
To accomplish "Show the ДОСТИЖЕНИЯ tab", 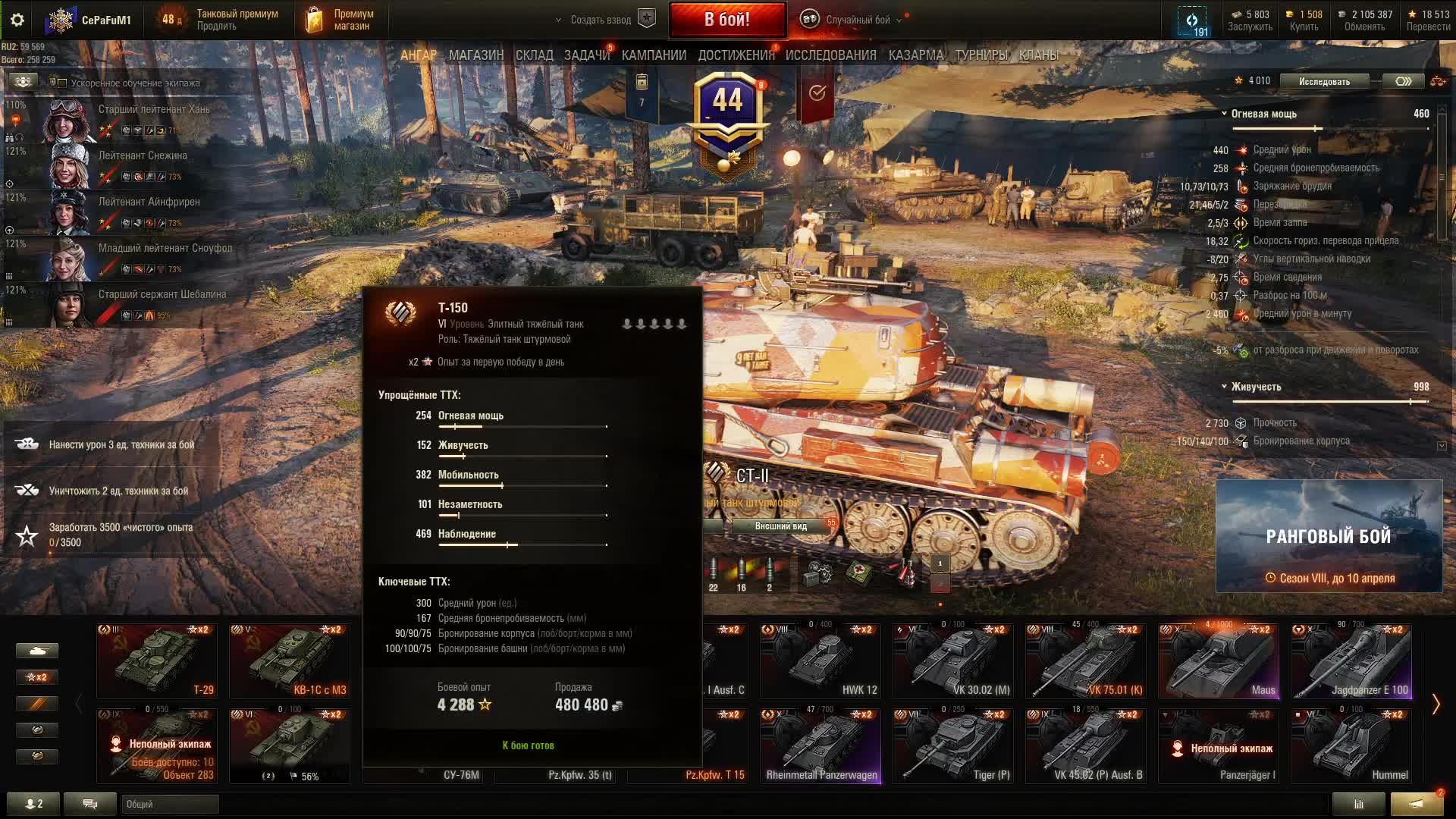I will (736, 55).
